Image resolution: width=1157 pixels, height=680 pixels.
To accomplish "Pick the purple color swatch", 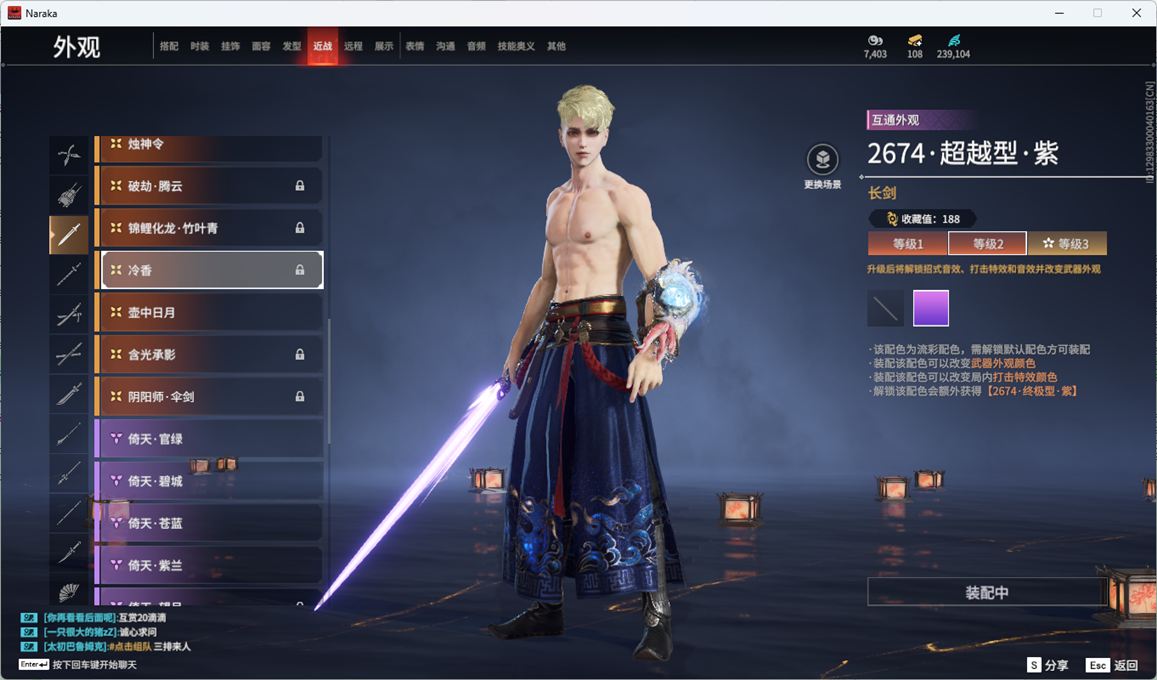I will 931,308.
